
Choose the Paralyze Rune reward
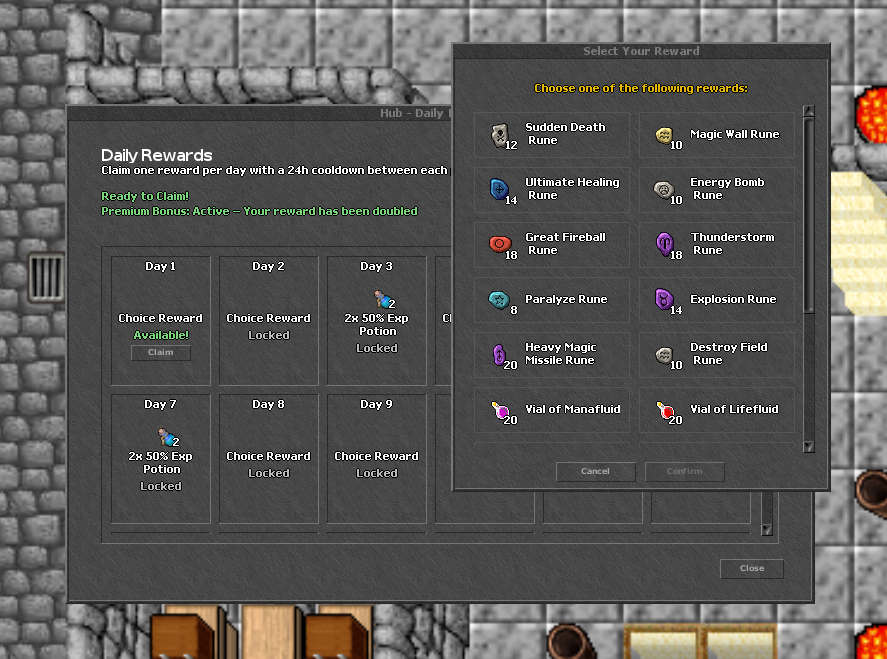click(552, 299)
